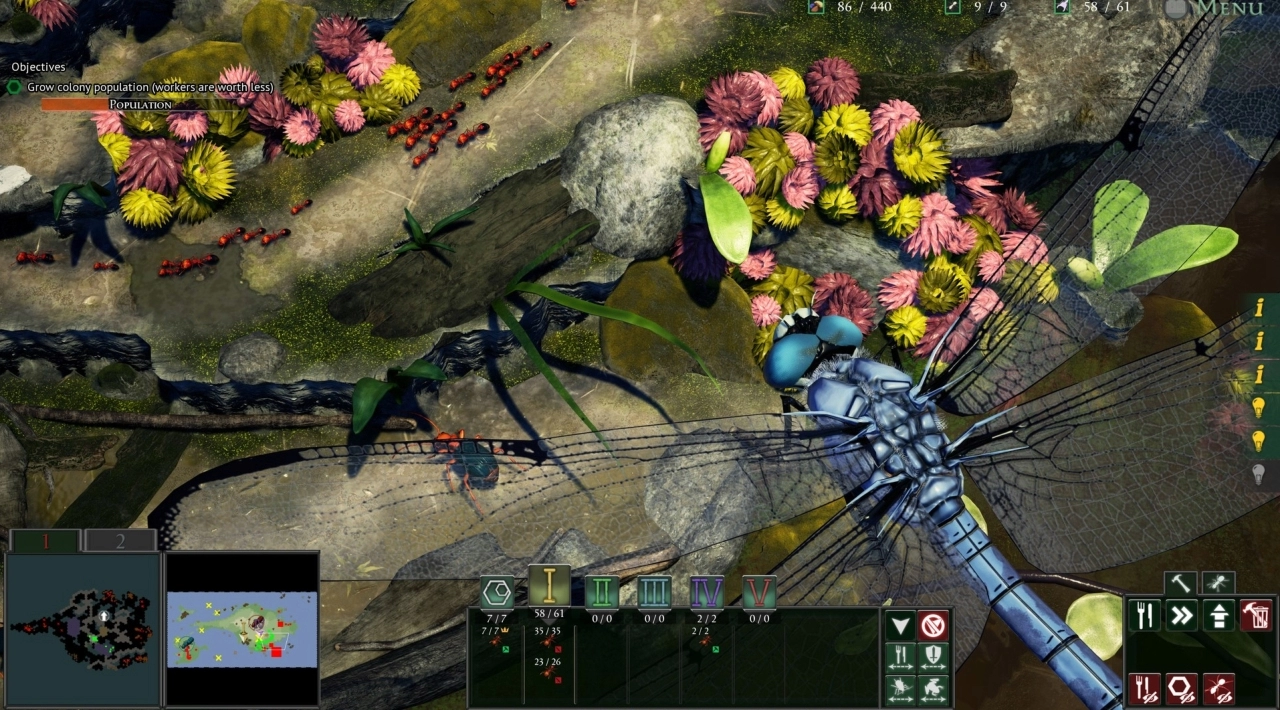
Task: Open the hammer build tab
Action: tap(1181, 582)
